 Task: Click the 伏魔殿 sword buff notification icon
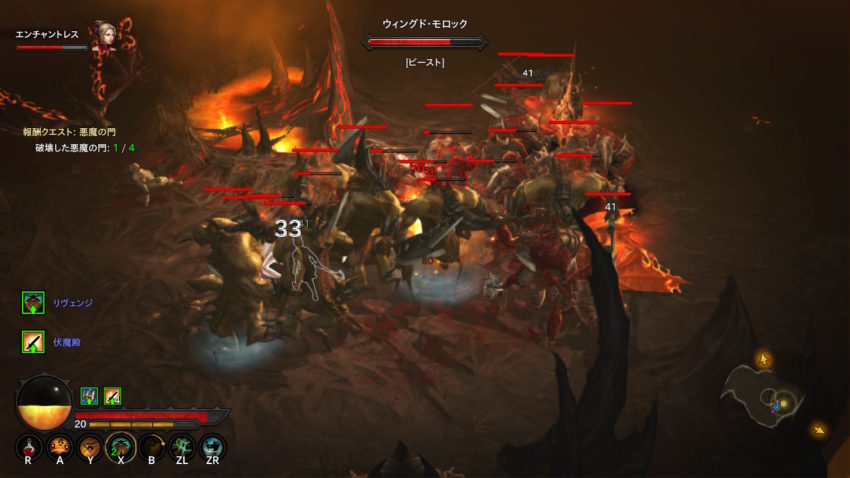[33, 342]
